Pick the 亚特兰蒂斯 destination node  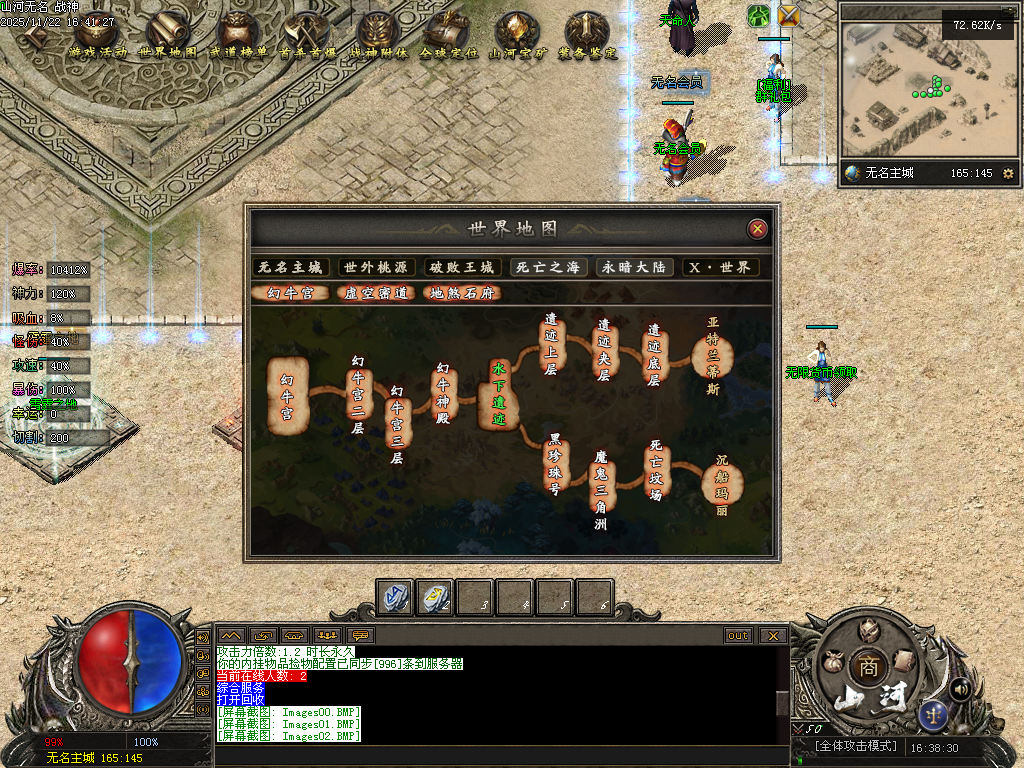[713, 356]
